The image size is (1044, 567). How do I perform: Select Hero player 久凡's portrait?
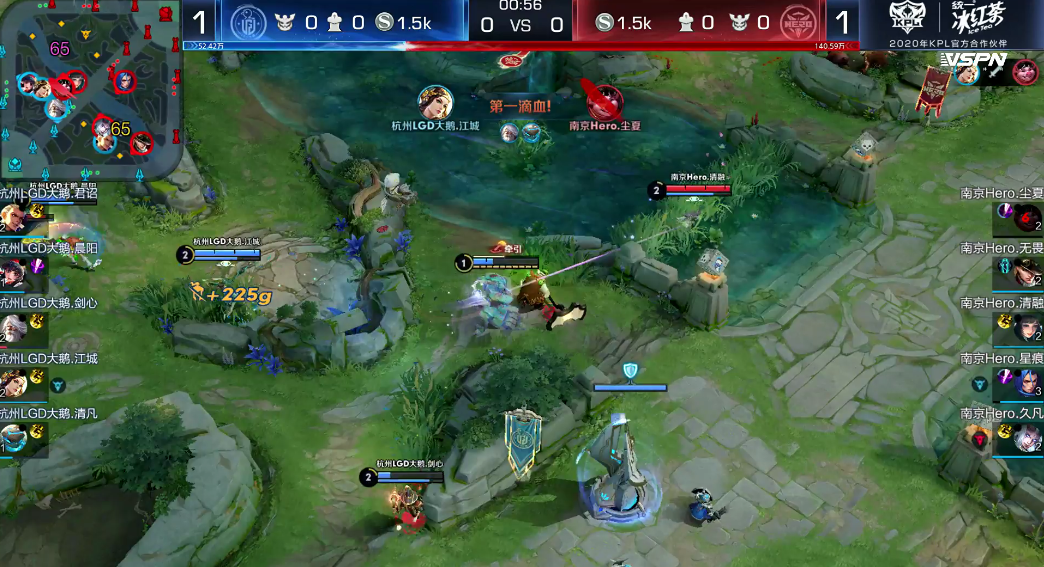[x=1027, y=437]
